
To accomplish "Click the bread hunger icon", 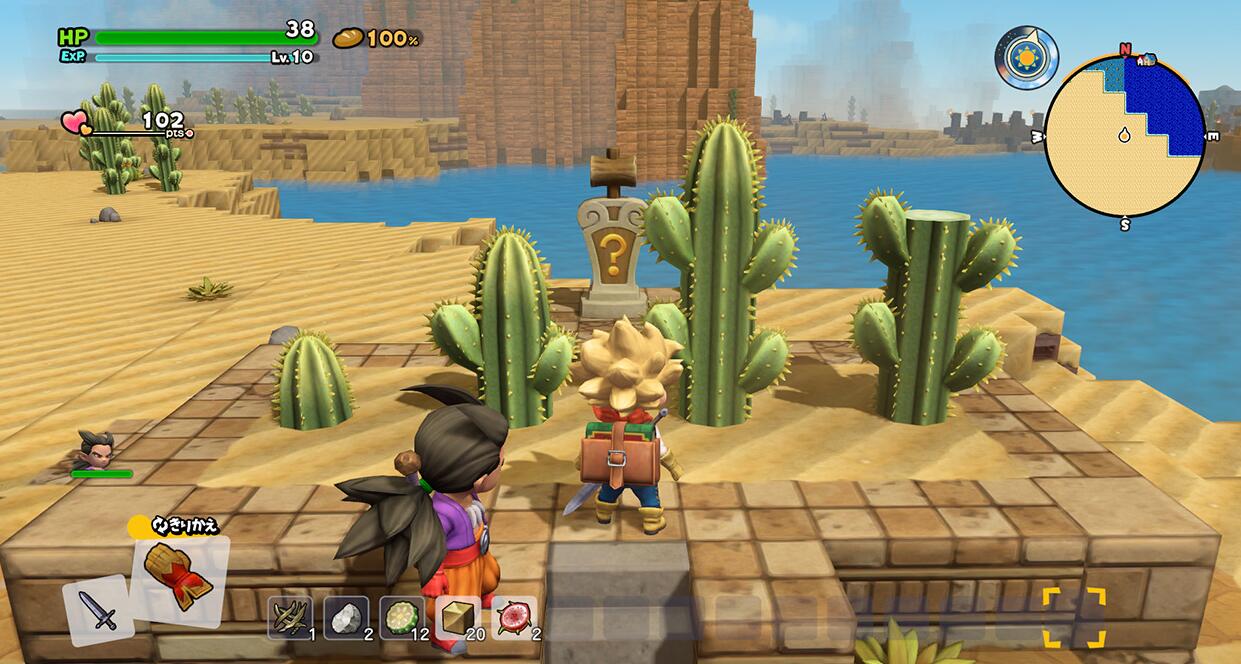I will pos(348,38).
